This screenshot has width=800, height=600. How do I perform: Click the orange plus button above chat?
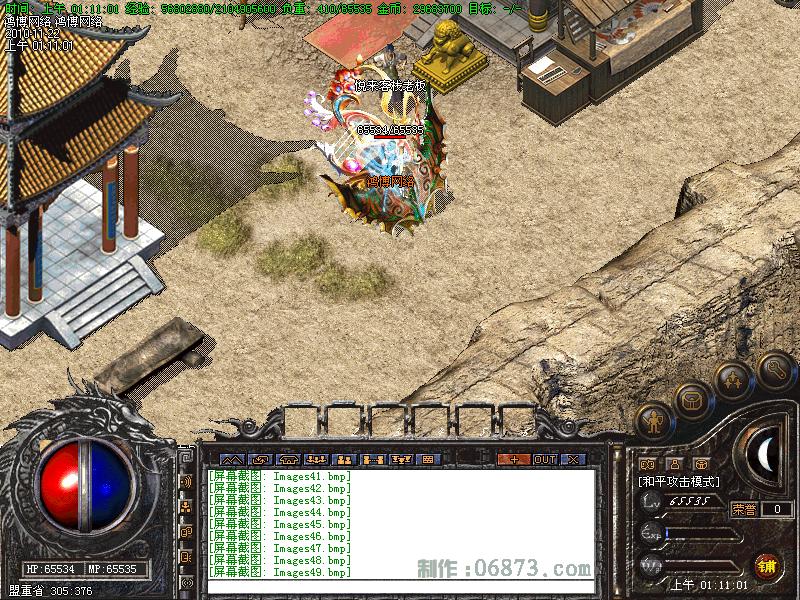point(514,459)
